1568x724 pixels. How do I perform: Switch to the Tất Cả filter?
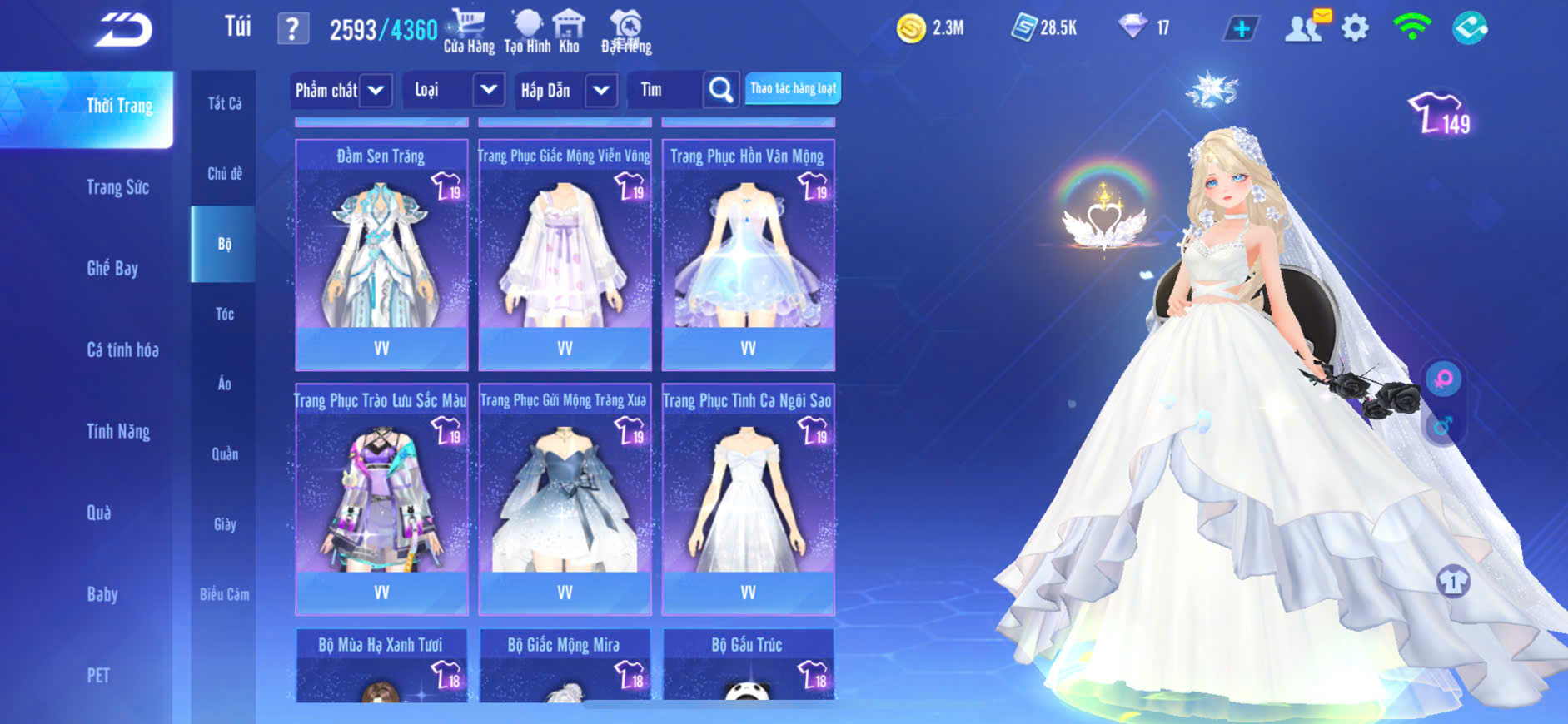click(x=224, y=103)
